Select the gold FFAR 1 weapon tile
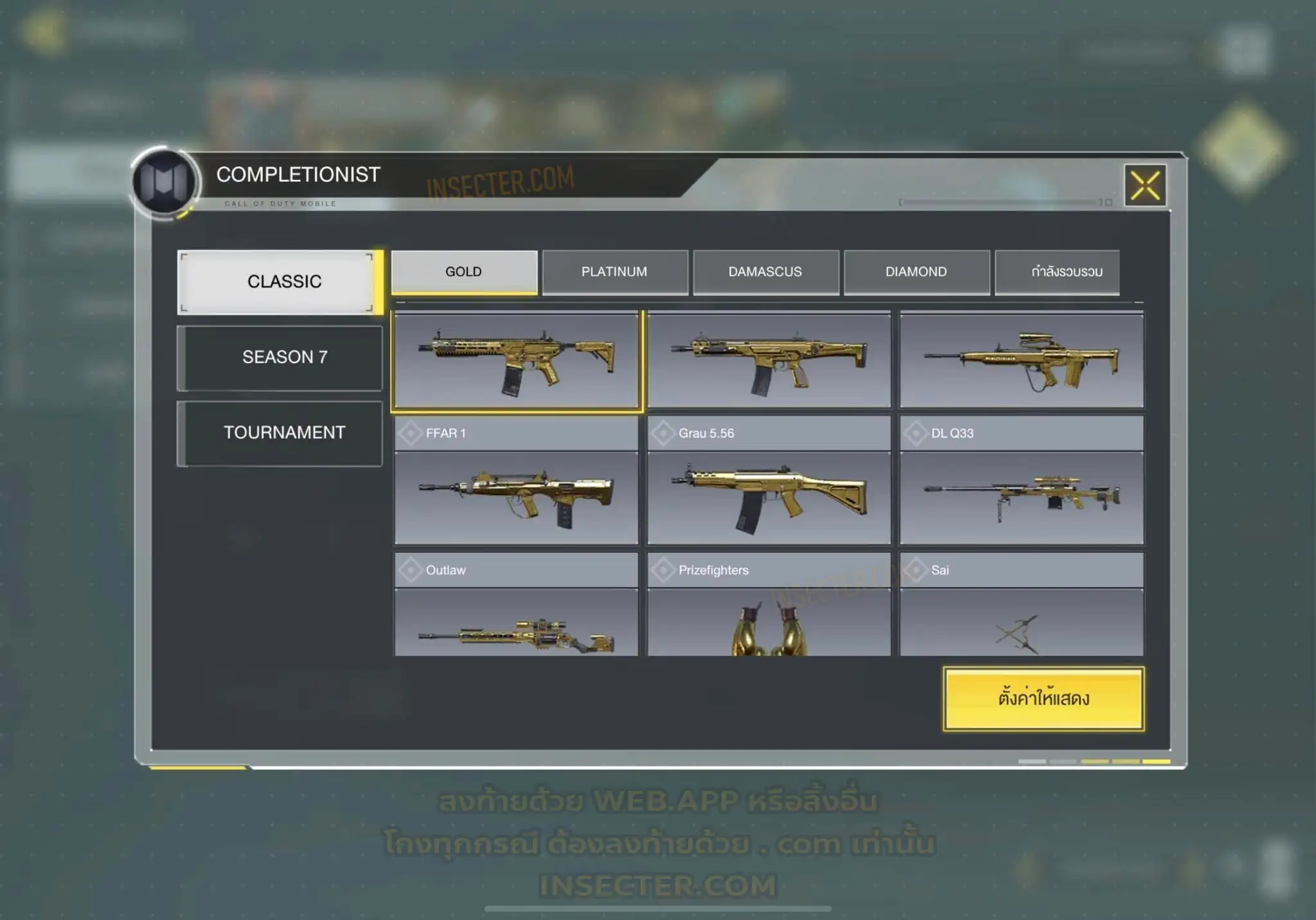The width and height of the screenshot is (1316, 920). (x=516, y=497)
